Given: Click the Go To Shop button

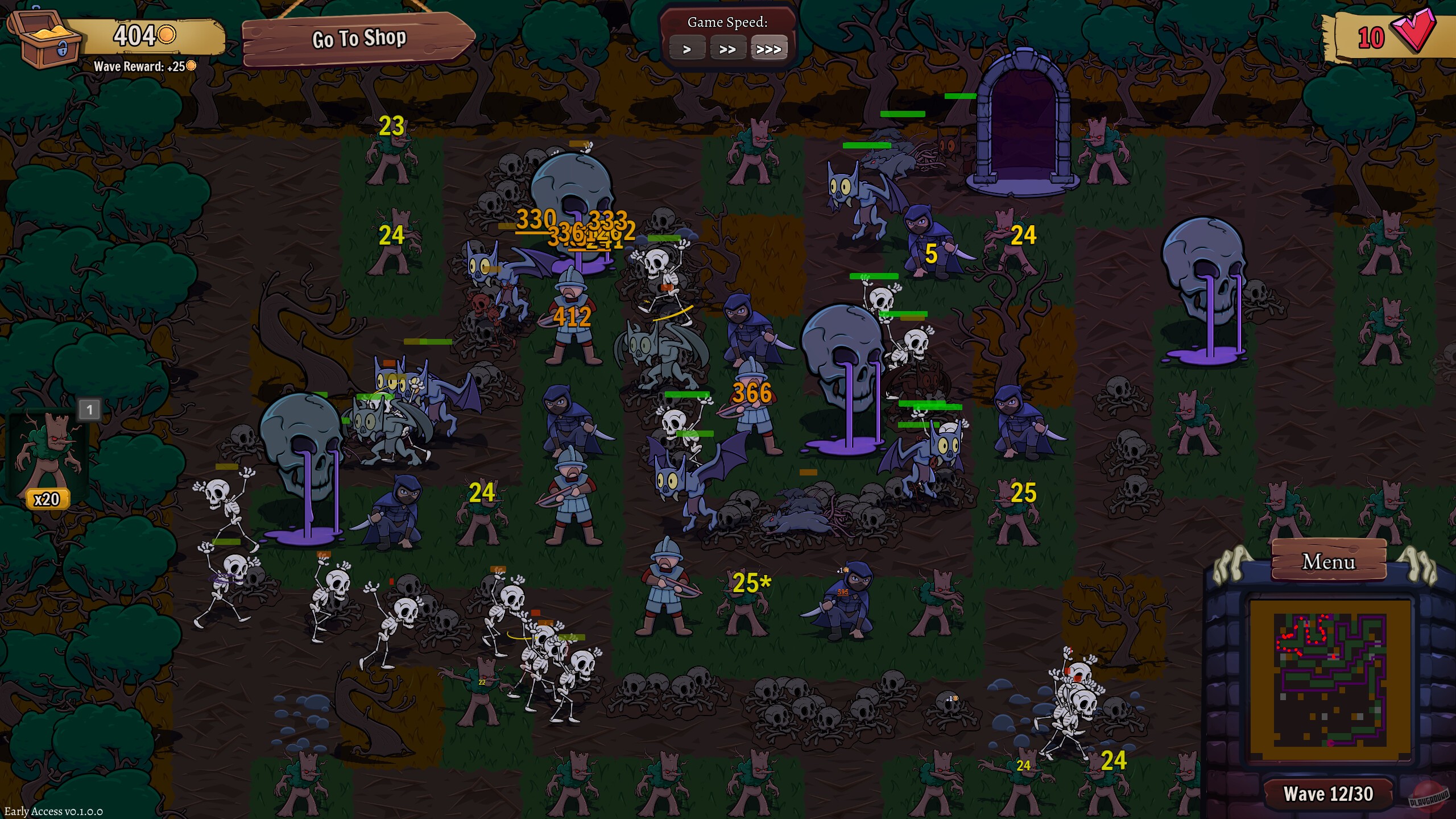Looking at the screenshot, I should 359,39.
